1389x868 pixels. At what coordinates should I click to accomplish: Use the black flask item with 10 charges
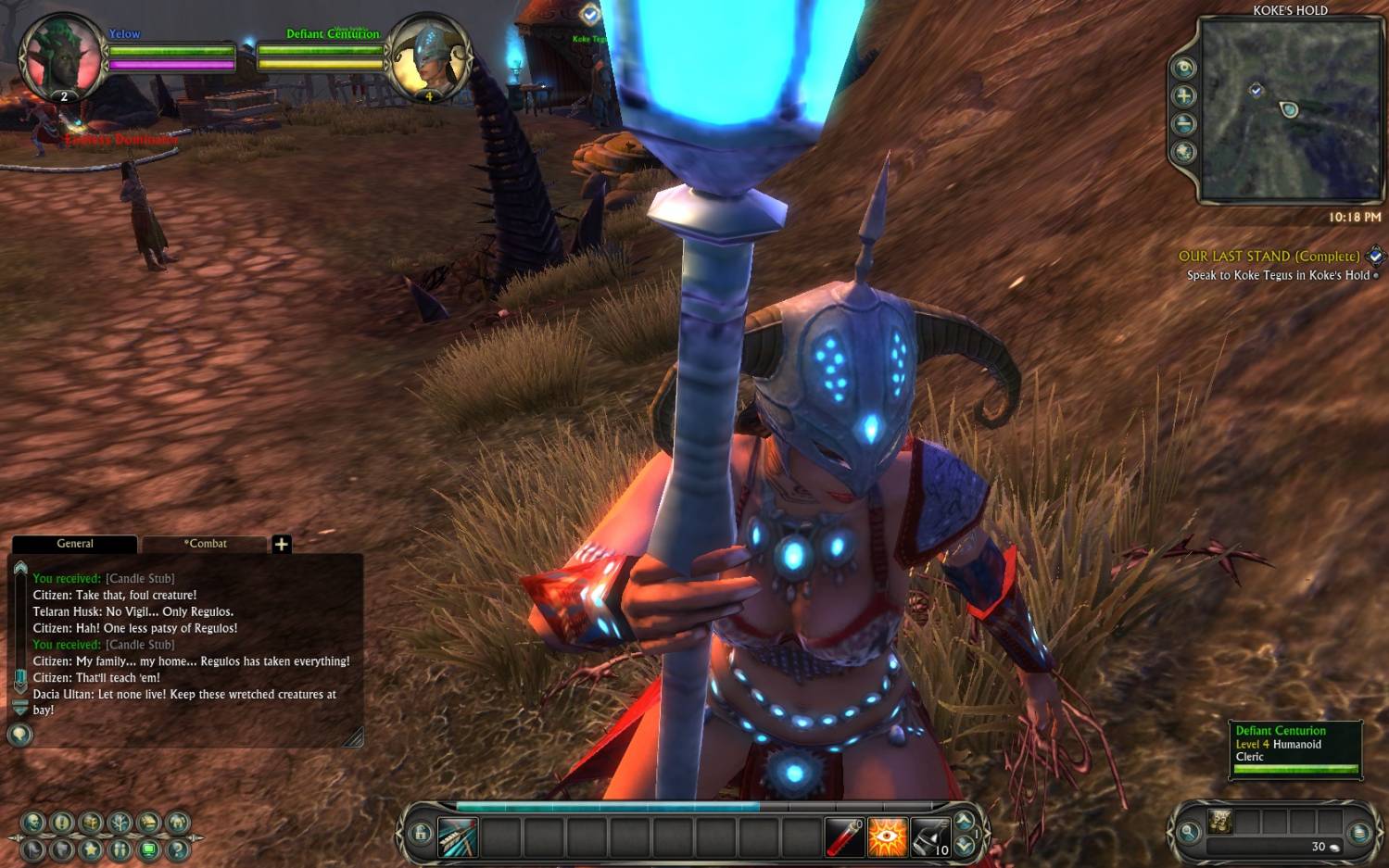(x=929, y=837)
